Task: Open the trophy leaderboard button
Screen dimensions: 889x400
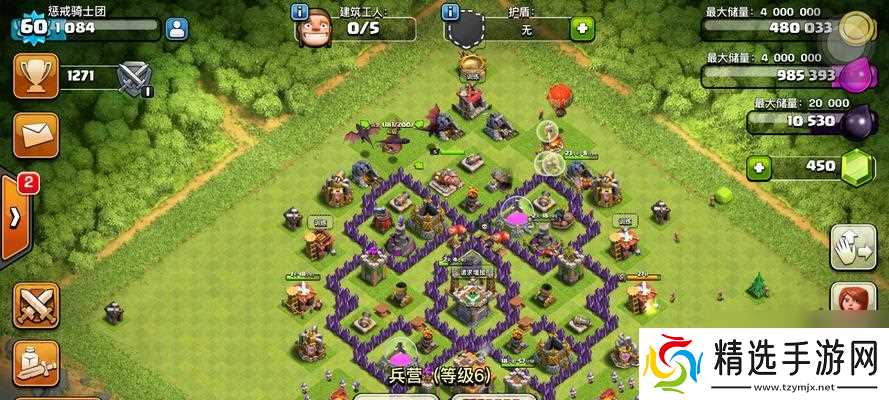Action: [35, 76]
